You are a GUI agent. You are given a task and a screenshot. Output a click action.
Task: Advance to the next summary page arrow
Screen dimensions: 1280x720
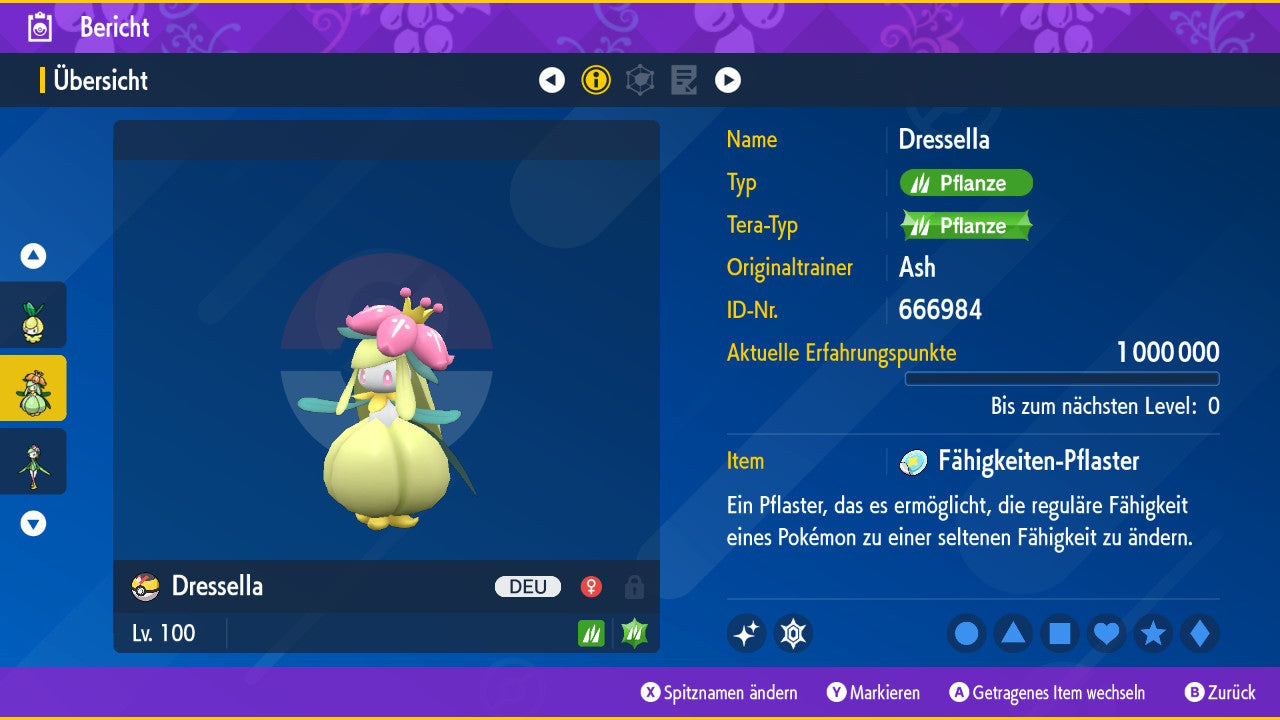(x=728, y=80)
